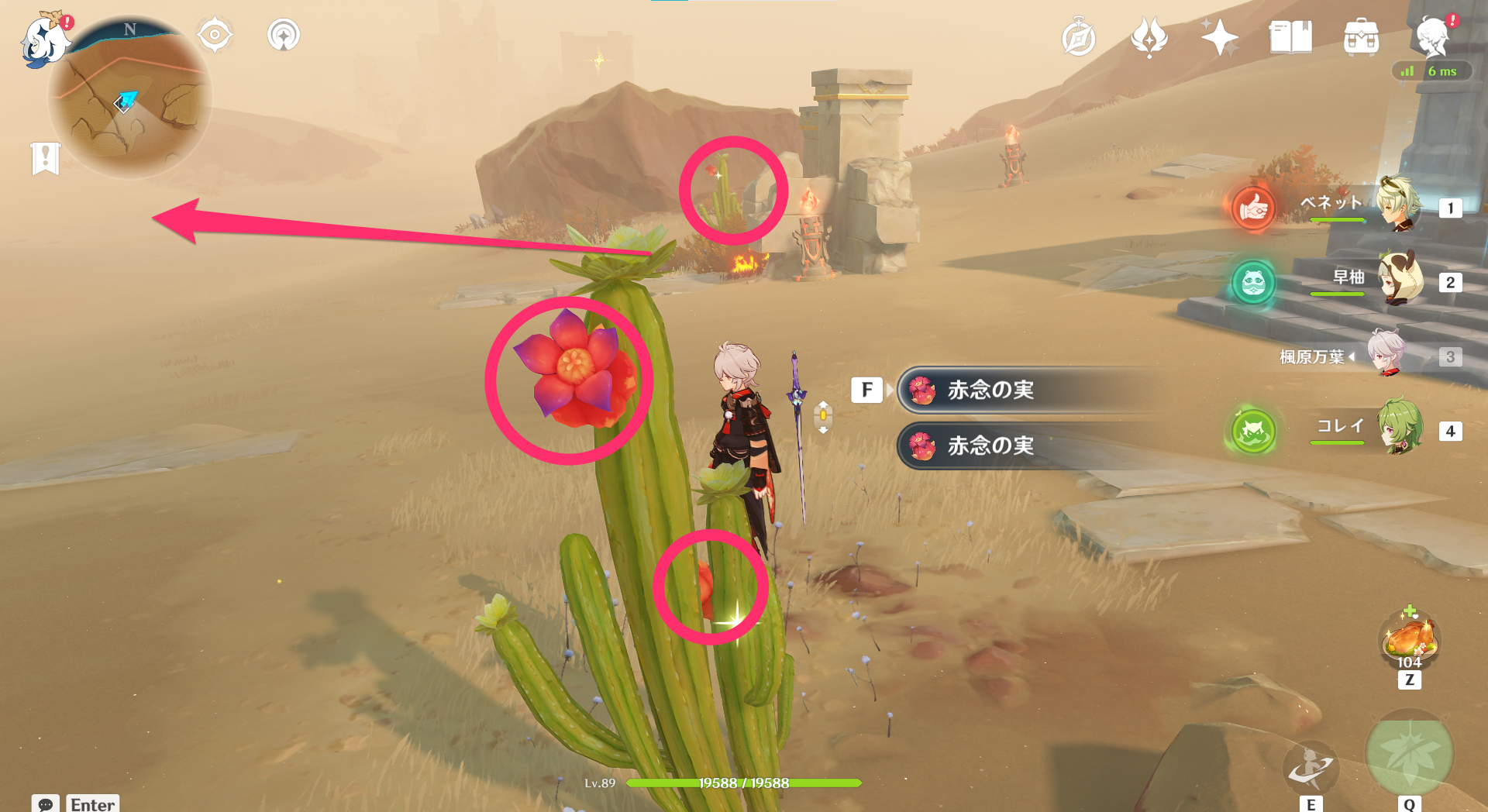This screenshot has height=812, width=1488.
Task: Toggle the quest navigation beacon icon
Action: click(x=284, y=35)
